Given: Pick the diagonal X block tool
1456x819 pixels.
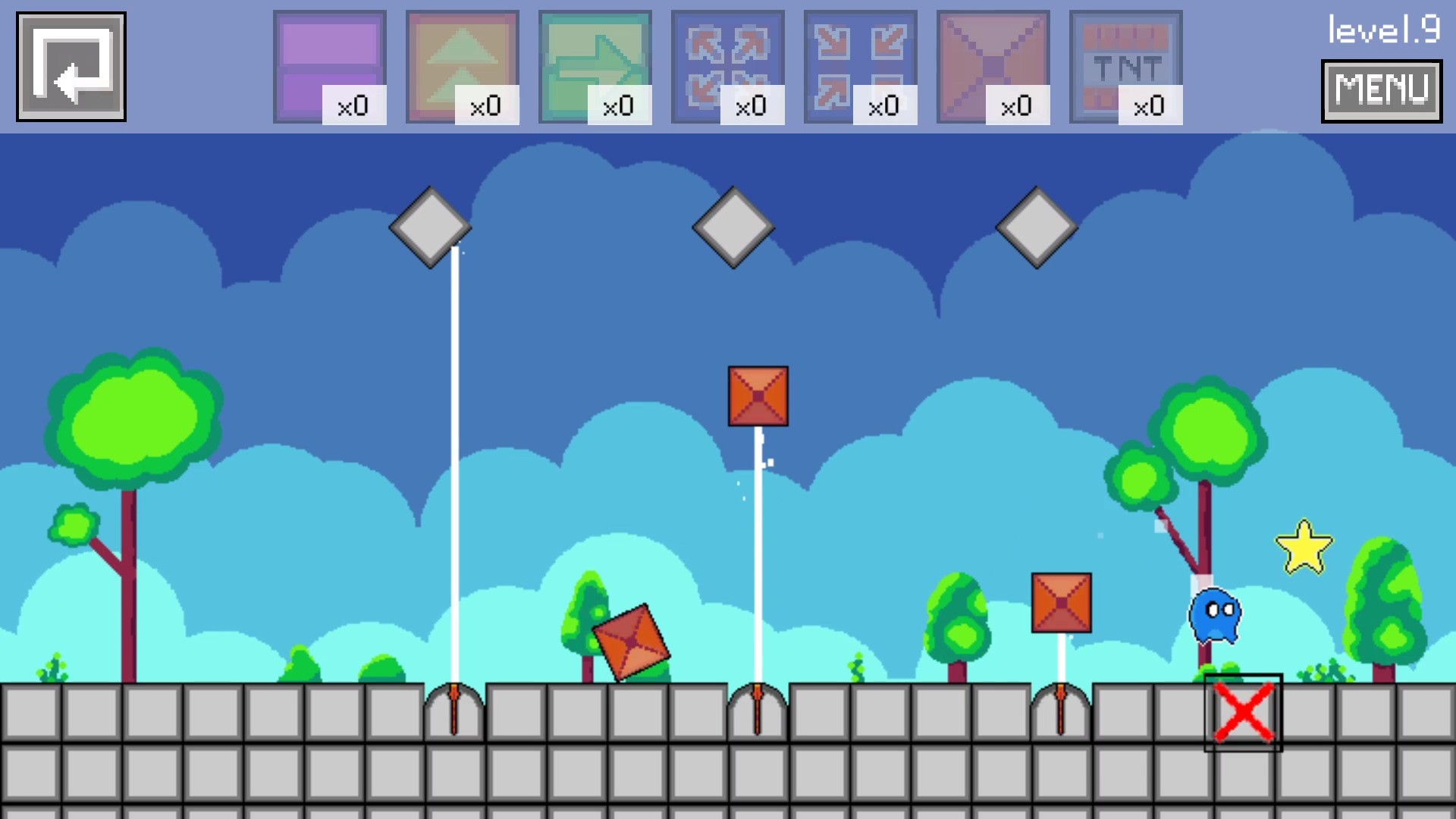Looking at the screenshot, I should pos(994,64).
